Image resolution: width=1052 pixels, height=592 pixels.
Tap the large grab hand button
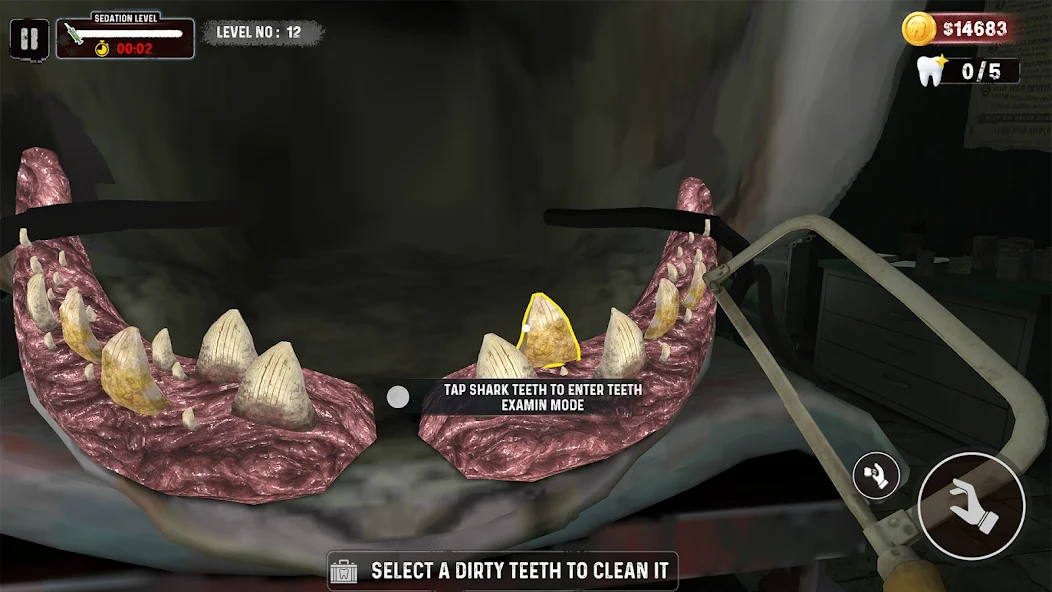970,505
